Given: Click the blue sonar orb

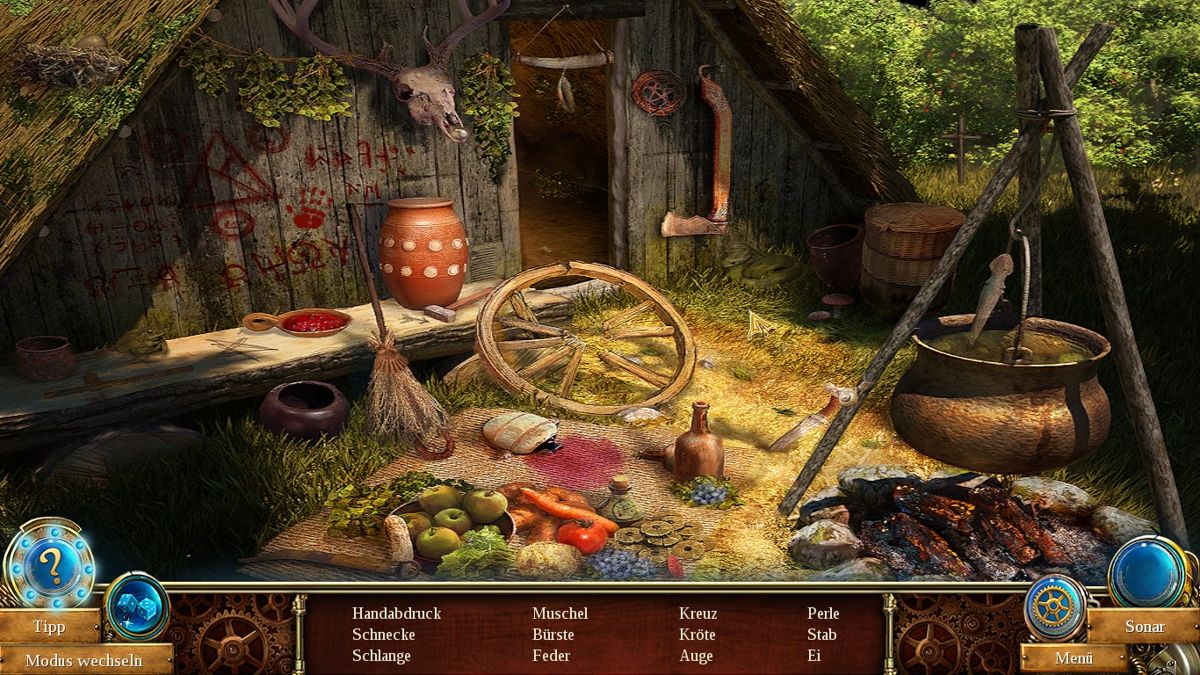Looking at the screenshot, I should pyautogui.click(x=1146, y=572).
